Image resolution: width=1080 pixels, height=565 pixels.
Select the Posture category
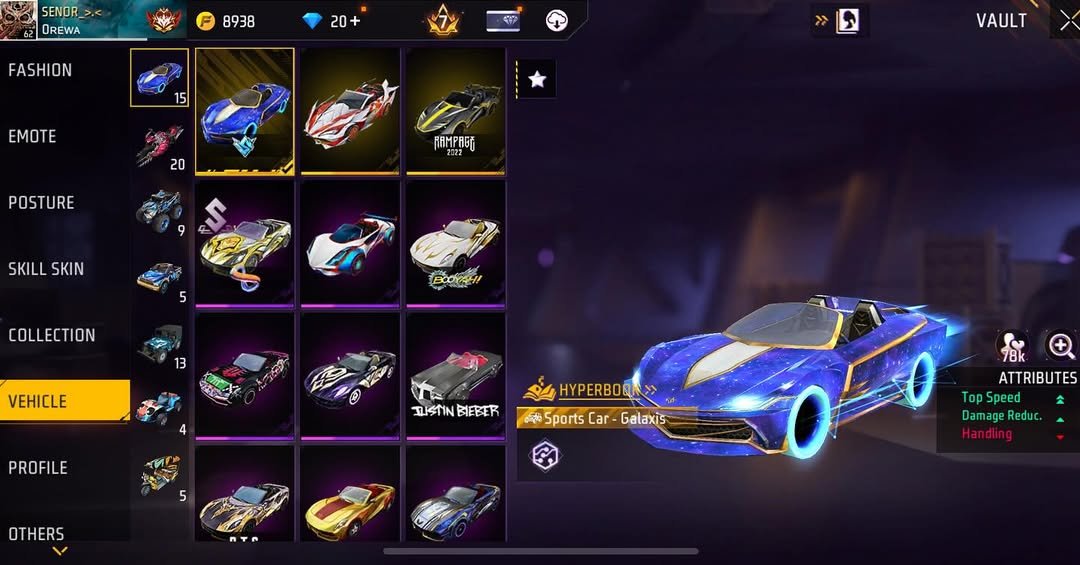click(41, 202)
